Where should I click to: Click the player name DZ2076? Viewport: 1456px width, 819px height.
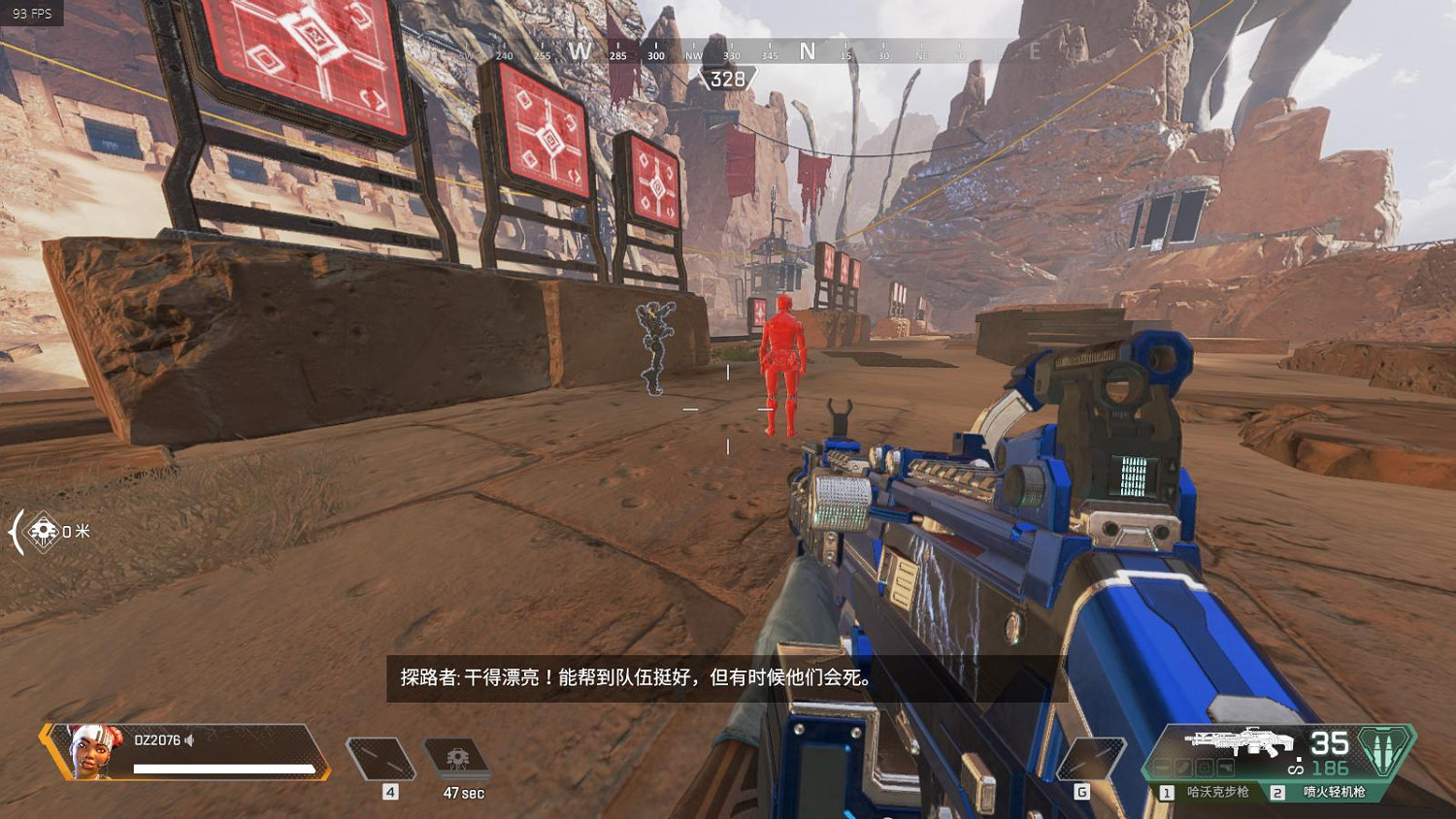click(x=158, y=739)
